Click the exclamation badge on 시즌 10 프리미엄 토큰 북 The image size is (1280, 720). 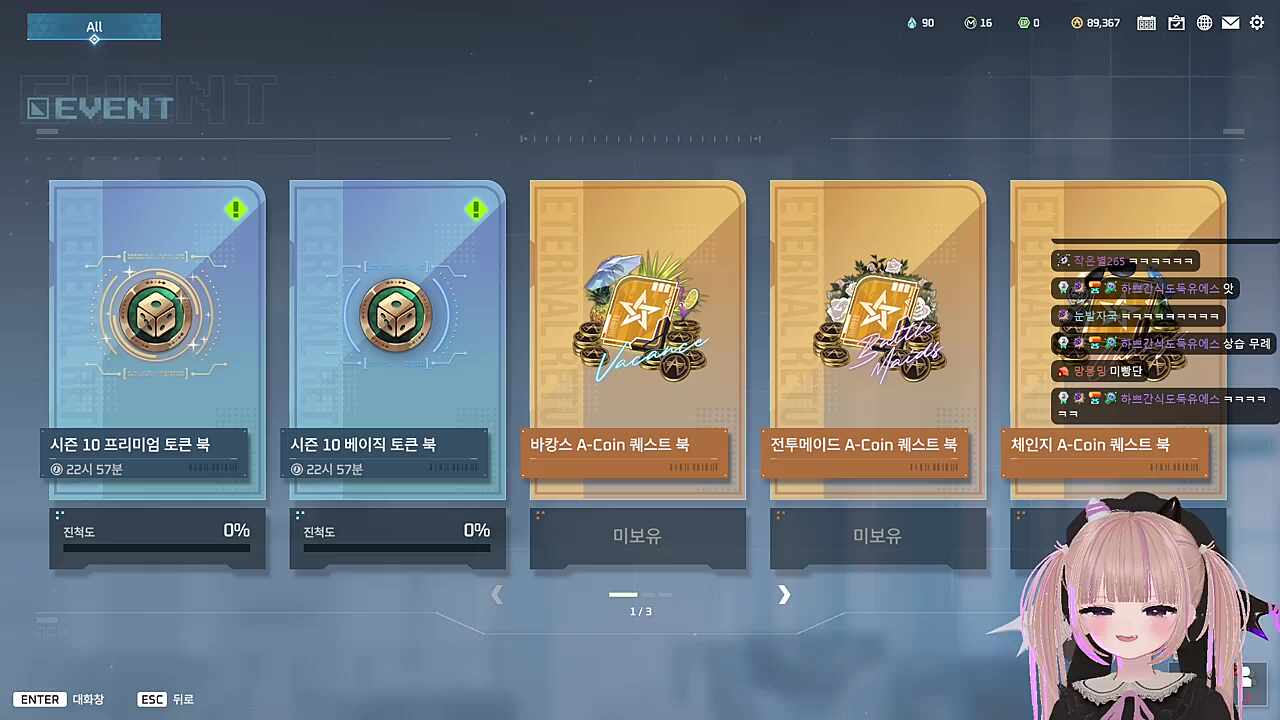click(x=236, y=209)
